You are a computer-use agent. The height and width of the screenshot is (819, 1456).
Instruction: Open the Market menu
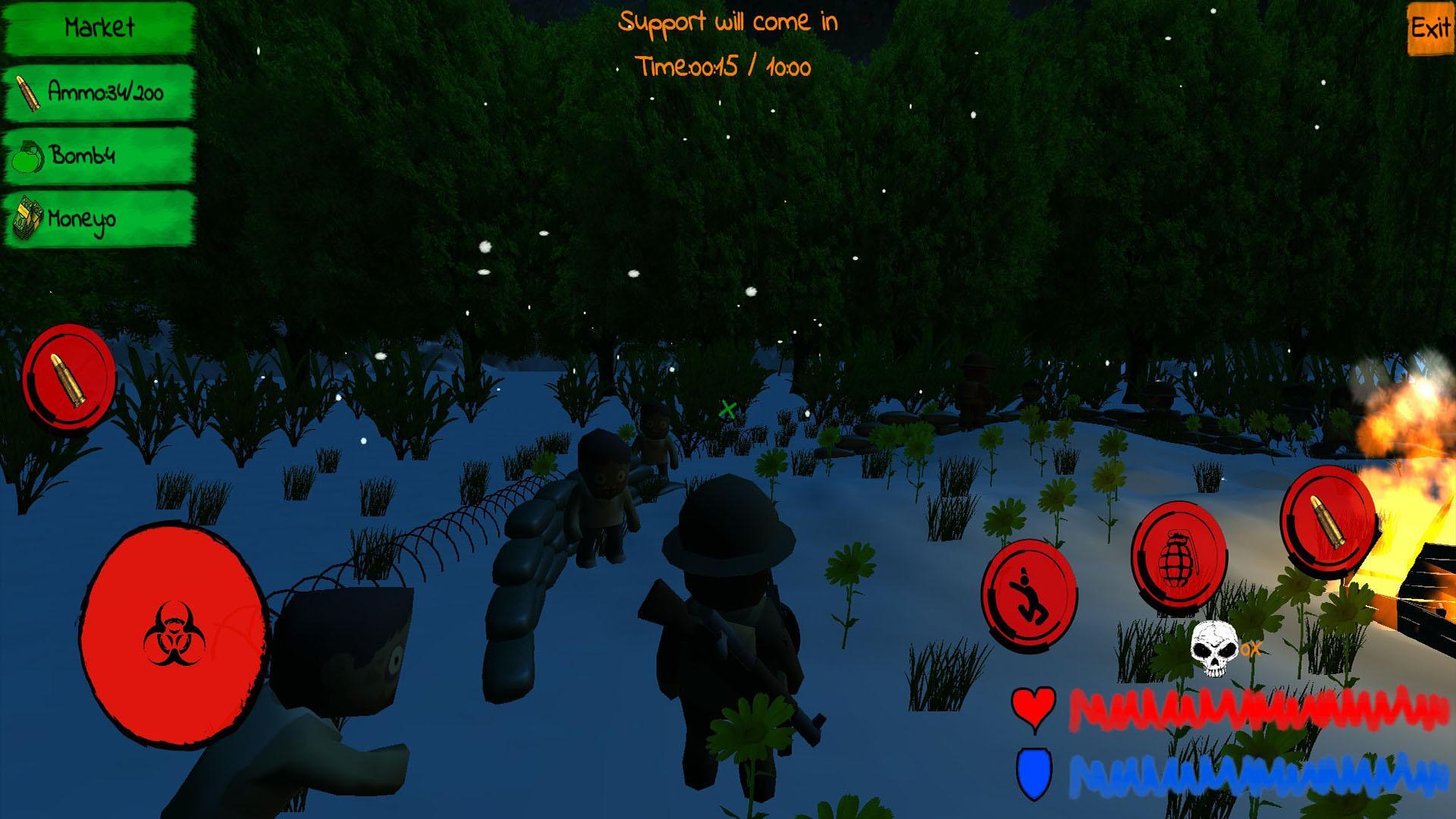(x=99, y=29)
